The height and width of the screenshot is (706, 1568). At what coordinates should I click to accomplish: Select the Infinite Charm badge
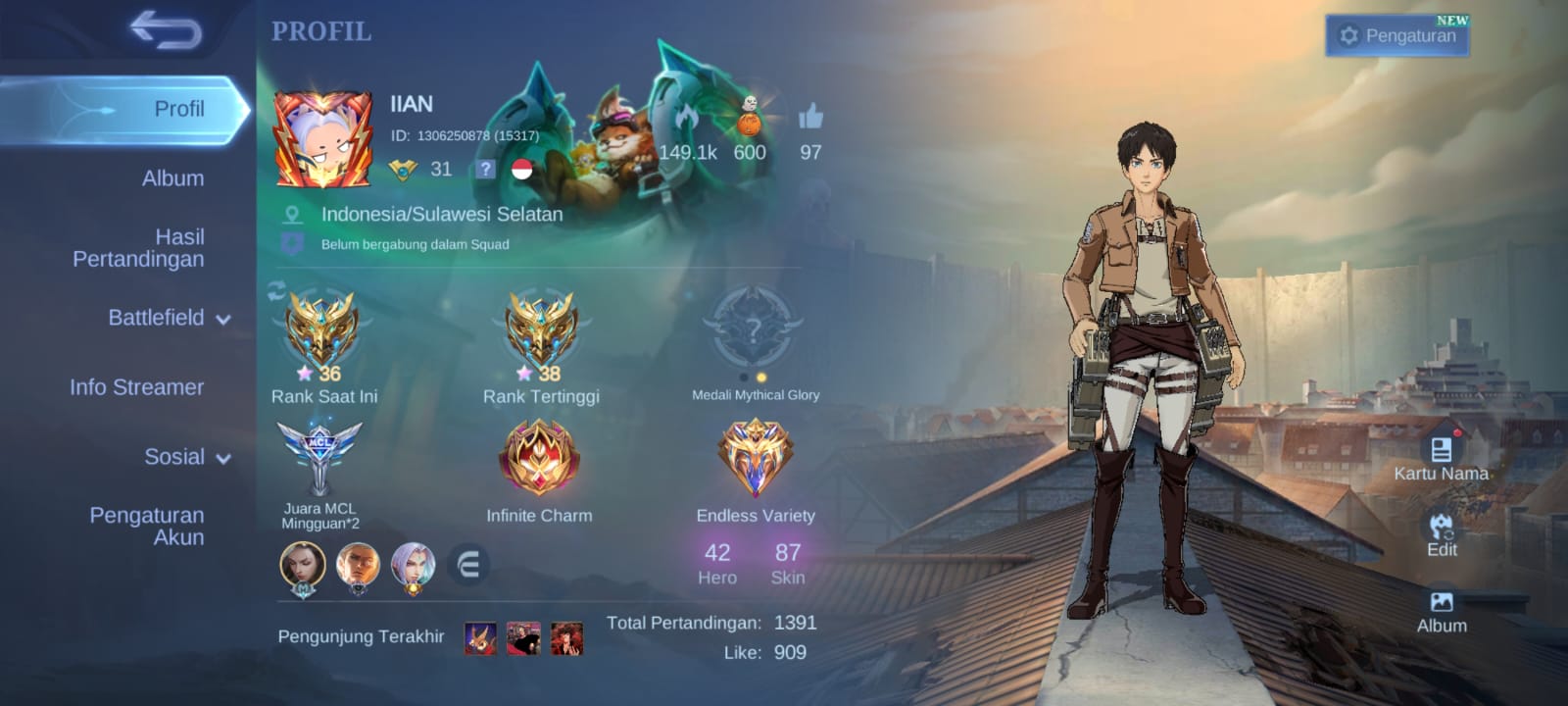(539, 458)
